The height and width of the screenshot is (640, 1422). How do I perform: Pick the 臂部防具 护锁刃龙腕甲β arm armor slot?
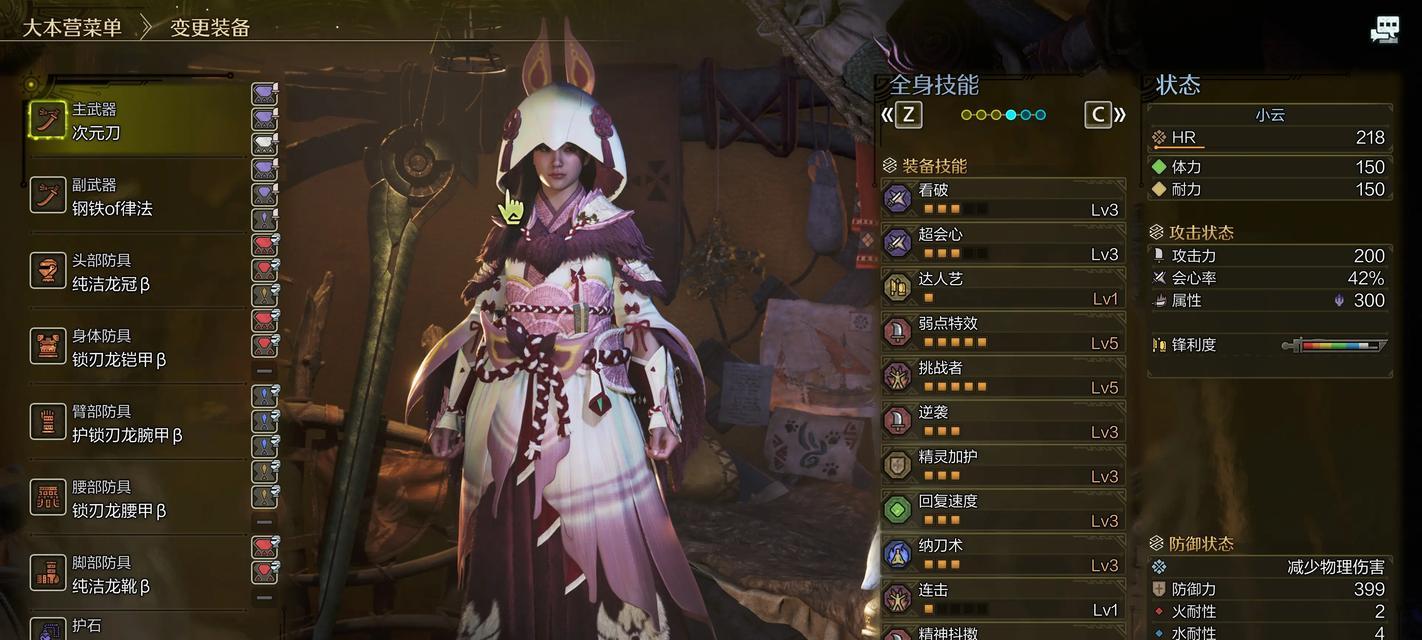(x=135, y=423)
